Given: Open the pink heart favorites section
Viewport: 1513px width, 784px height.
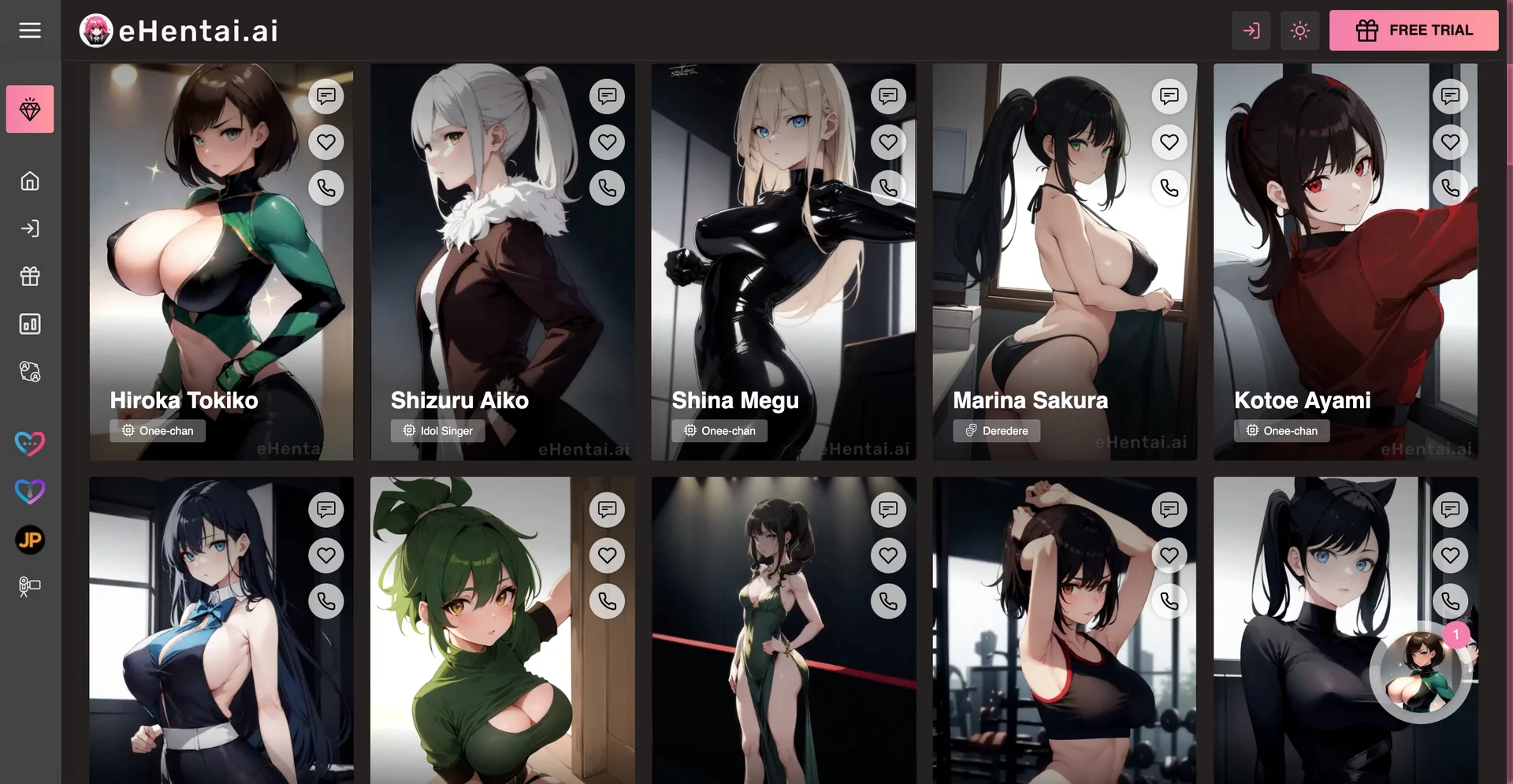Looking at the screenshot, I should pyautogui.click(x=30, y=443).
